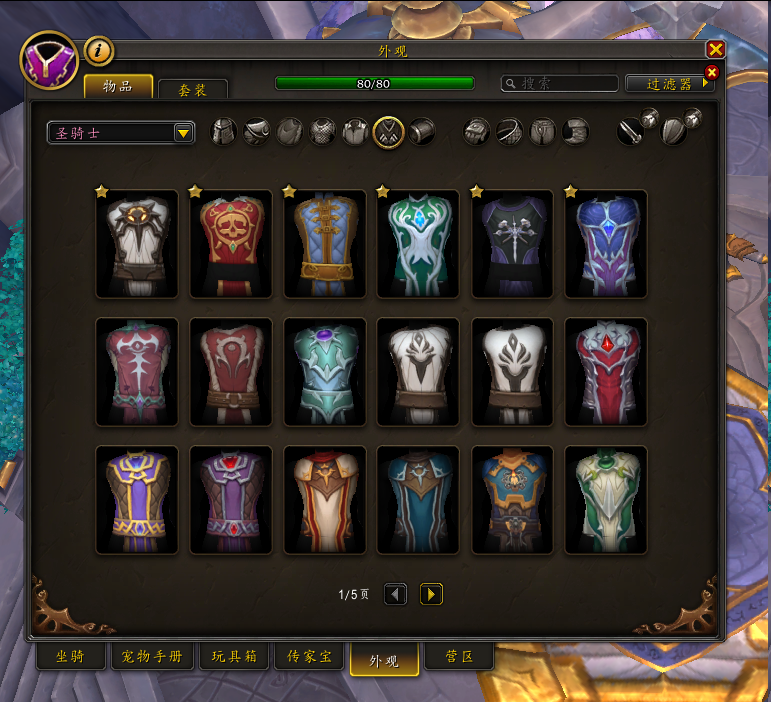Switch to the 物品 tab

tap(118, 86)
